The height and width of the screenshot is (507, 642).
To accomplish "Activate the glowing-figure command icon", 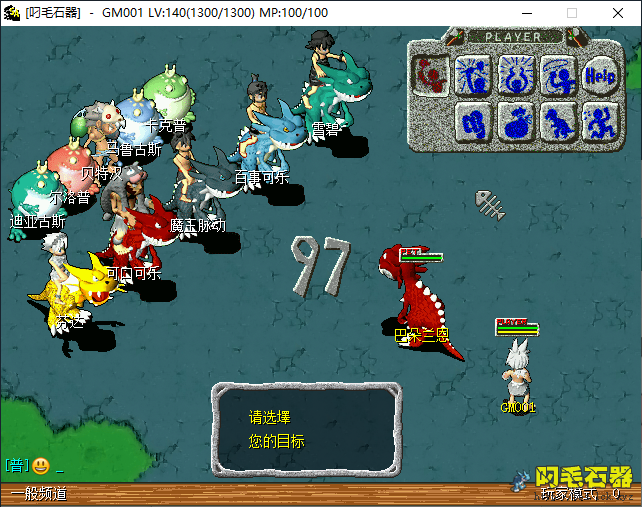I will point(514,74).
